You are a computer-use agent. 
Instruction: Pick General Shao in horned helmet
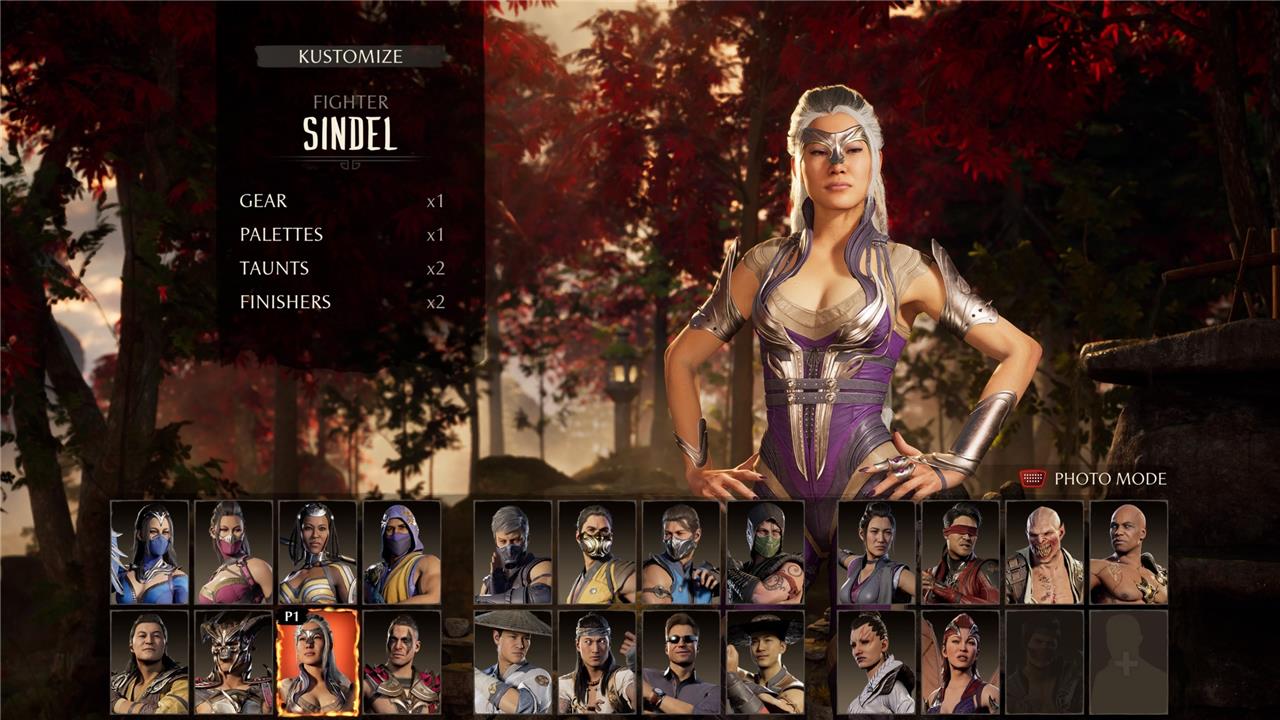(234, 662)
